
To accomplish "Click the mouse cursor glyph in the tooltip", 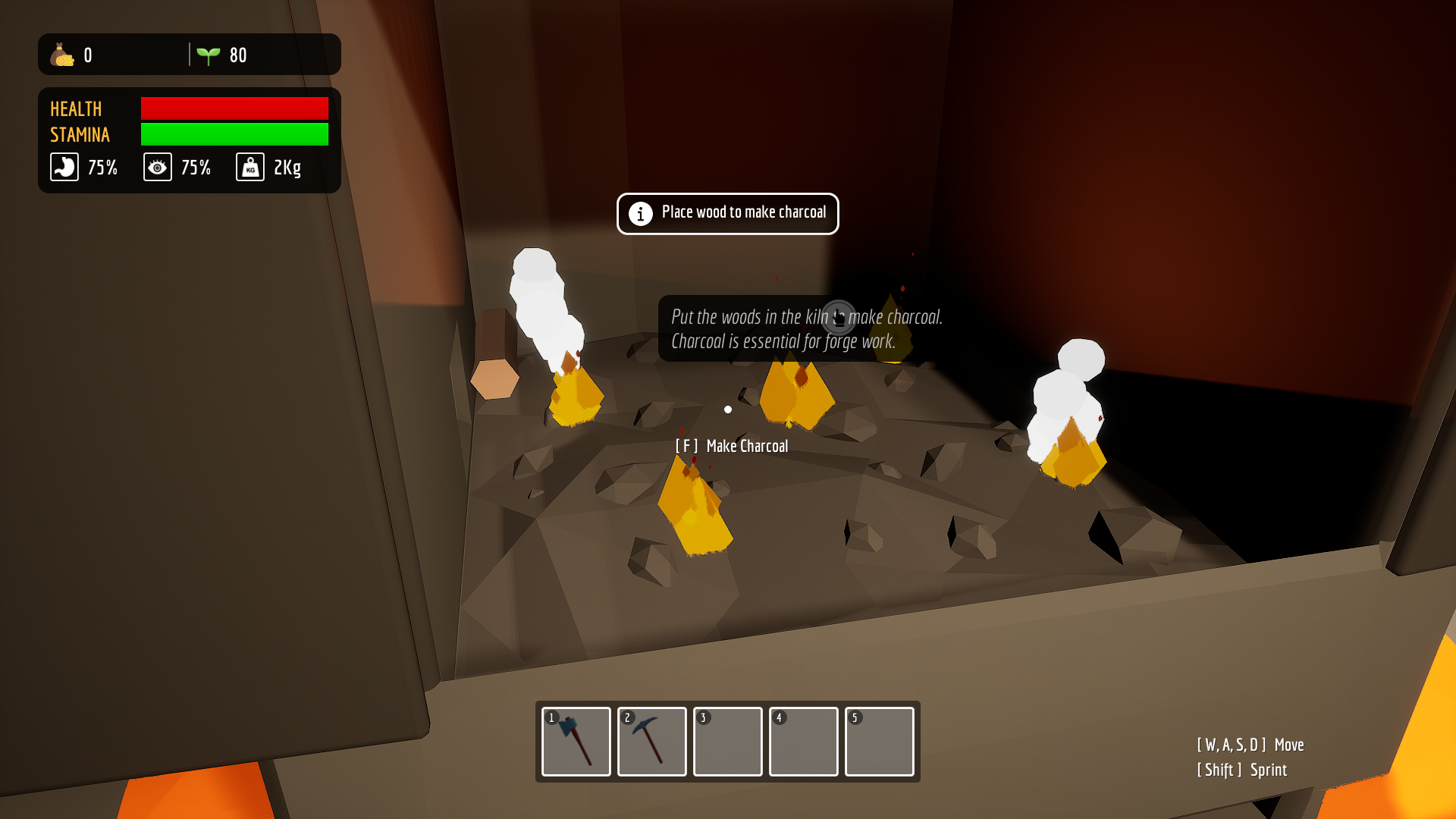I will [837, 317].
